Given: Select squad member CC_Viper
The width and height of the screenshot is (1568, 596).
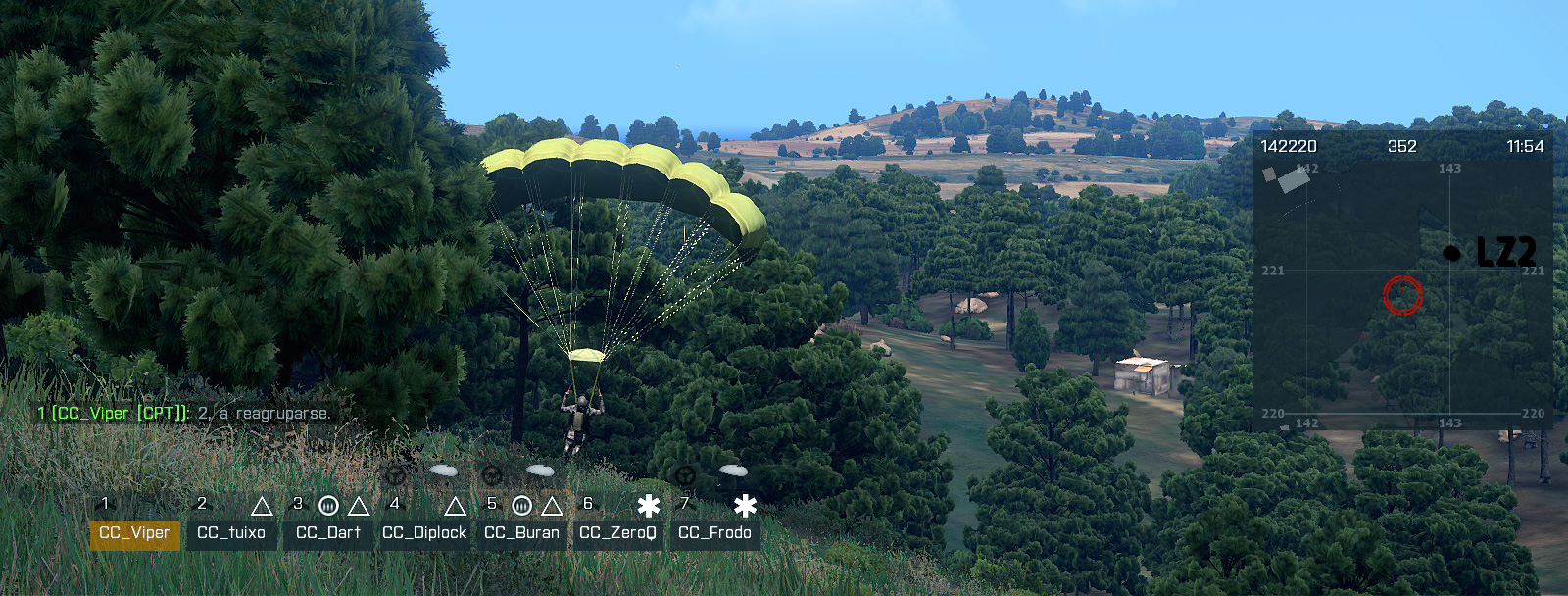Looking at the screenshot, I should coord(135,533).
